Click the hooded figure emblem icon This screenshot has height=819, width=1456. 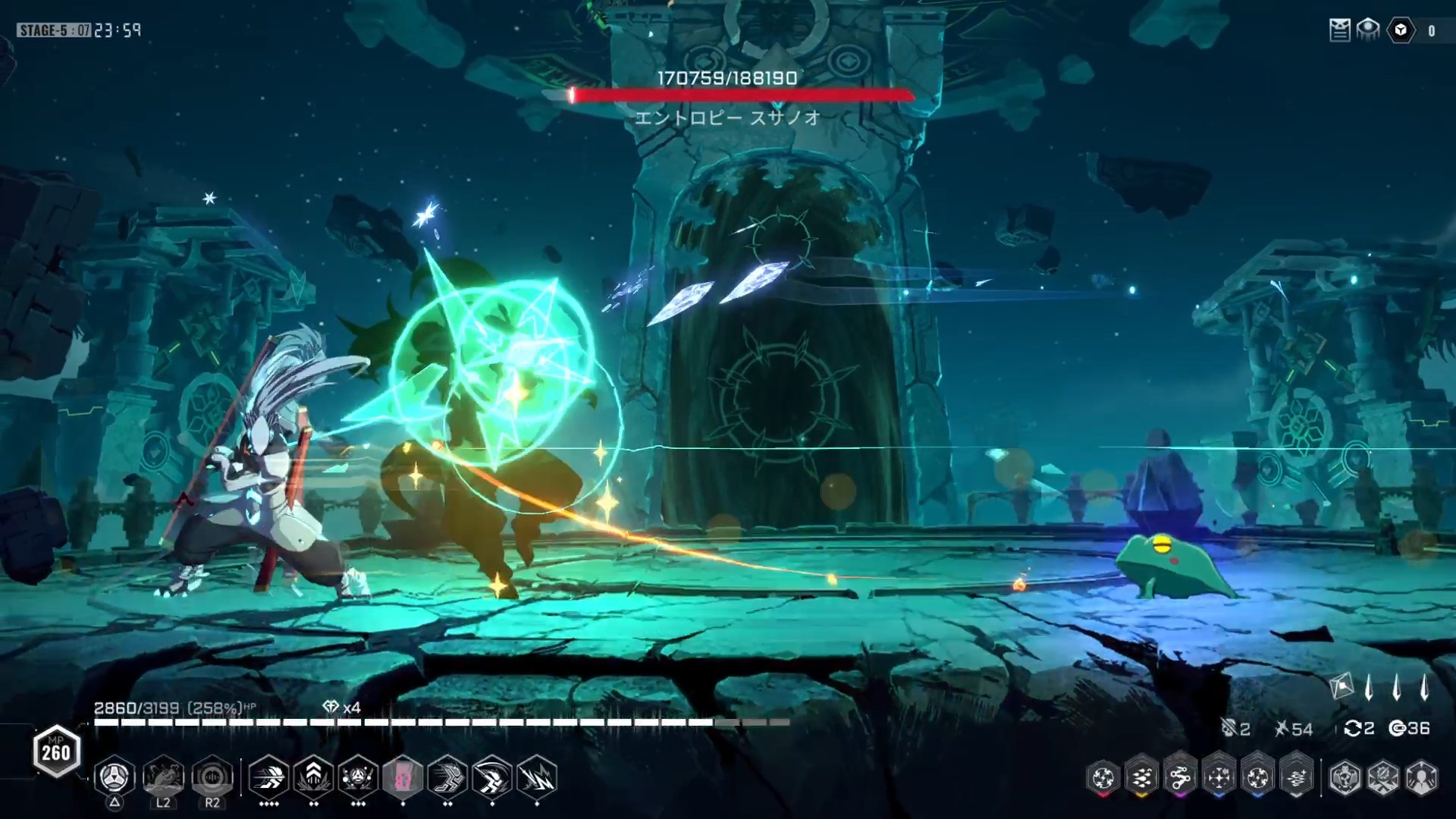(1422, 778)
